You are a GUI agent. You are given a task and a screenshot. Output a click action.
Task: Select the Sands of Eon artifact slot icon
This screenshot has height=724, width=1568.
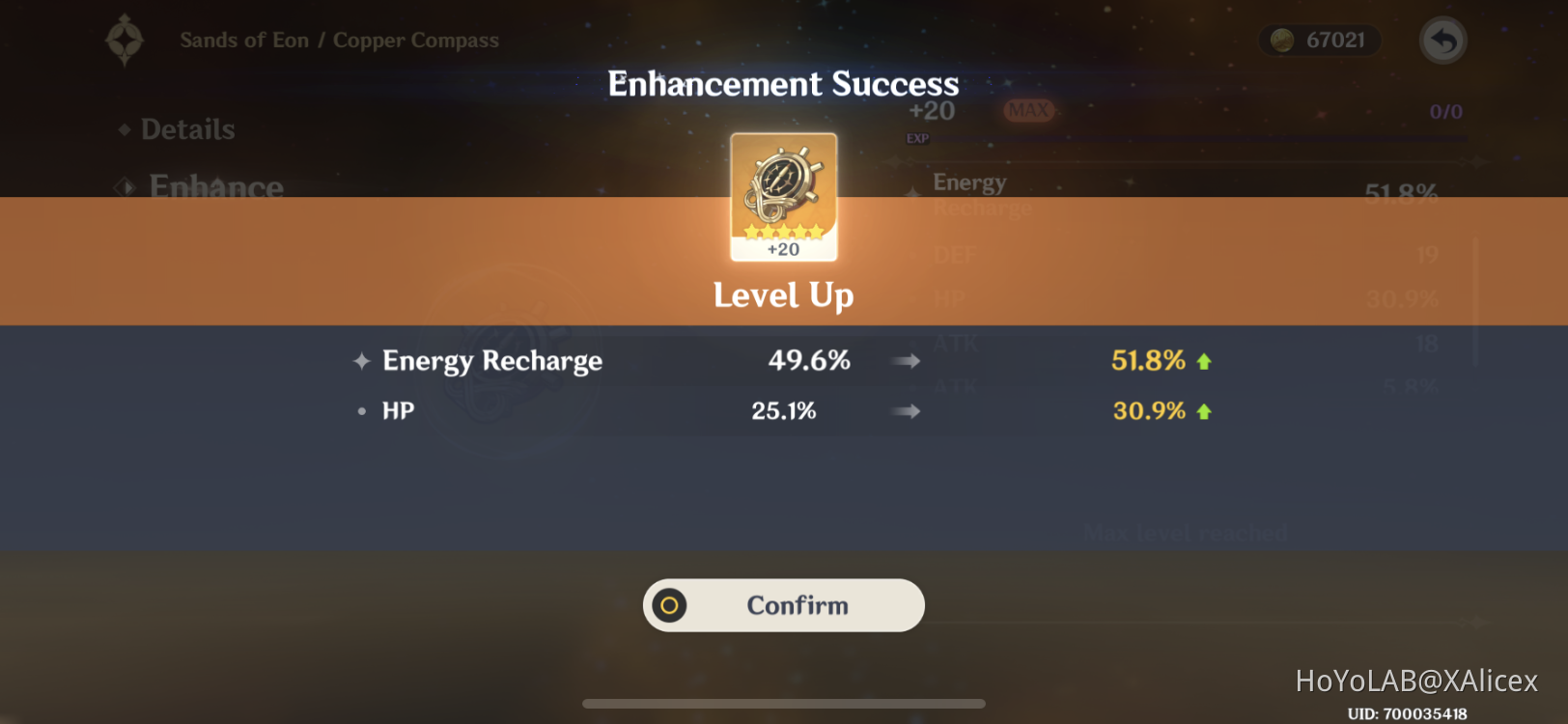pos(125,40)
